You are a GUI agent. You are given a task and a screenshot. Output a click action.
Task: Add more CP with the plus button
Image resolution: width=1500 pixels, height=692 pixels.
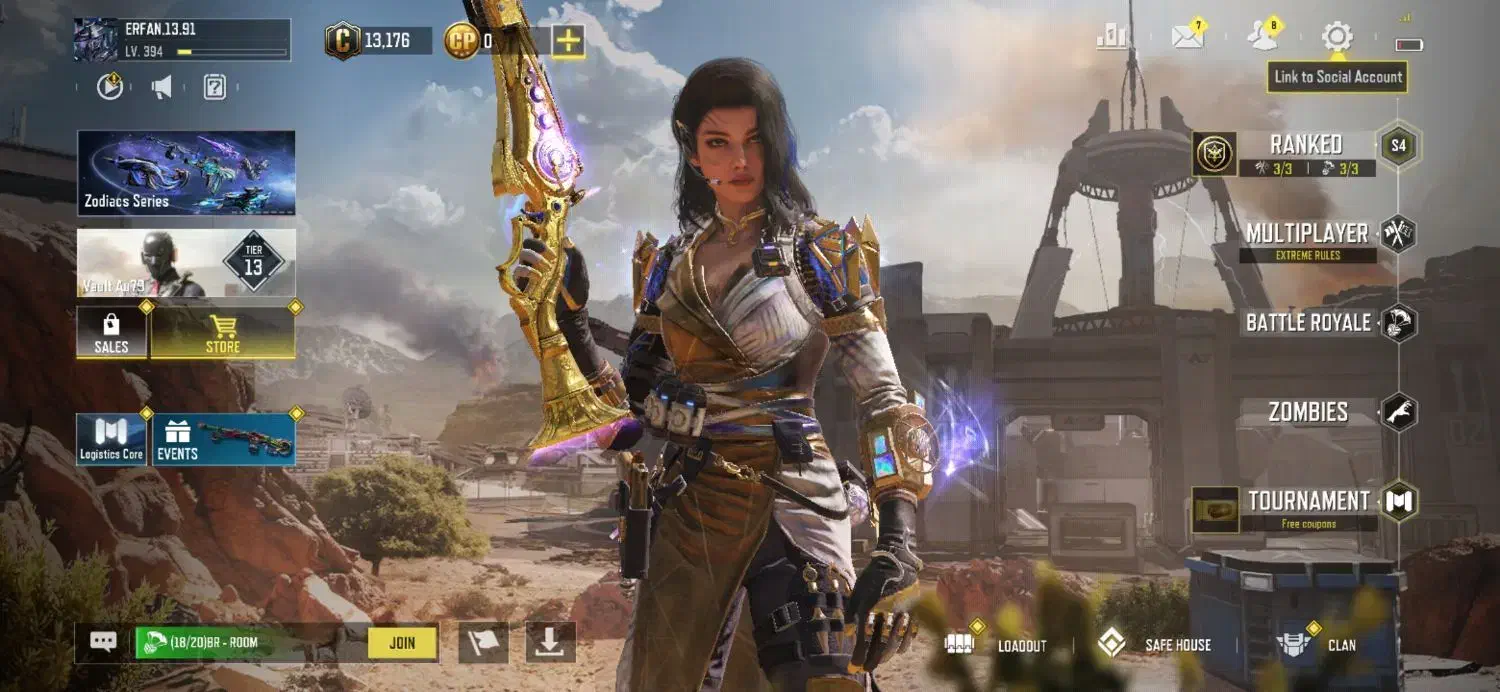click(x=568, y=41)
